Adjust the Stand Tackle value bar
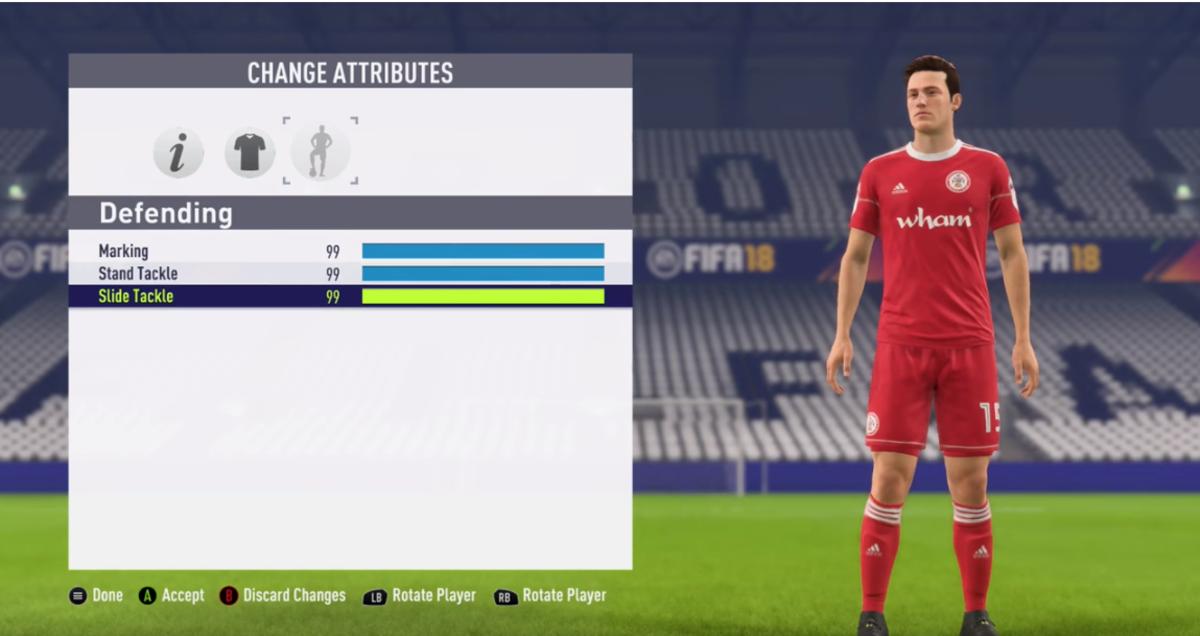 point(483,273)
